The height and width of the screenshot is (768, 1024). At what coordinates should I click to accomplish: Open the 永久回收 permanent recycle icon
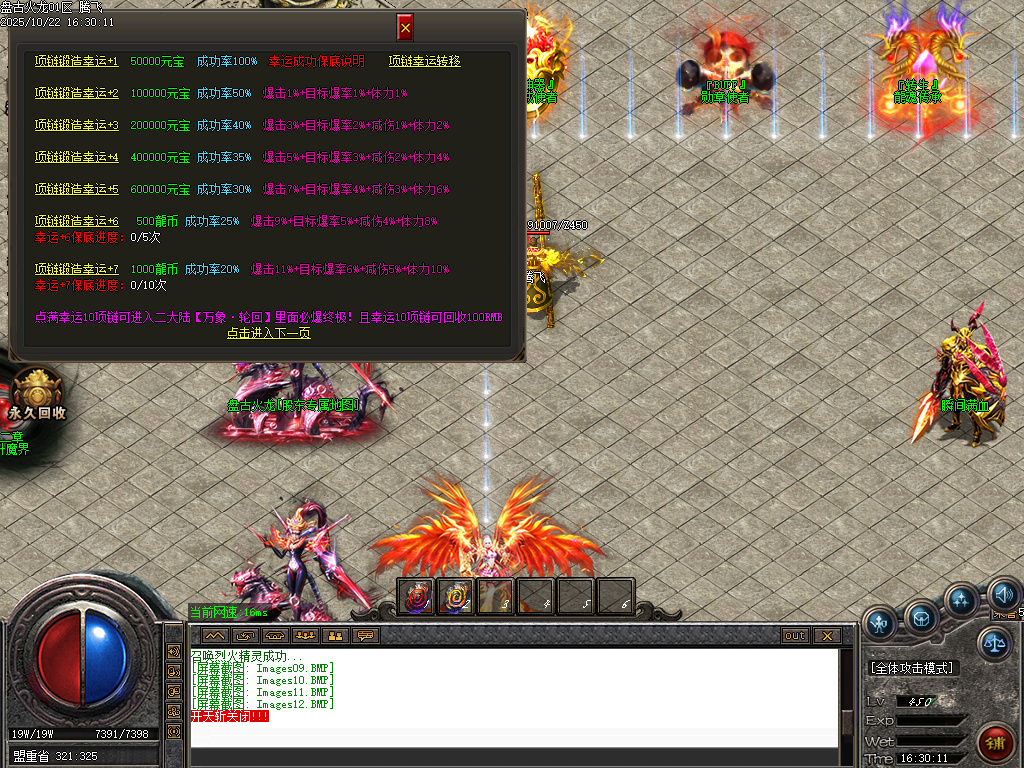(37, 392)
